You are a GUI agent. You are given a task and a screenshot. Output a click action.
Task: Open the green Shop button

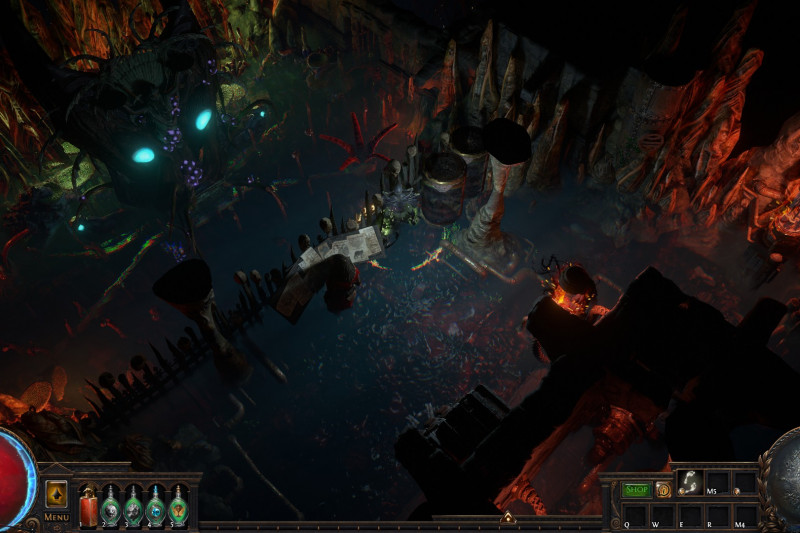pyautogui.click(x=637, y=490)
